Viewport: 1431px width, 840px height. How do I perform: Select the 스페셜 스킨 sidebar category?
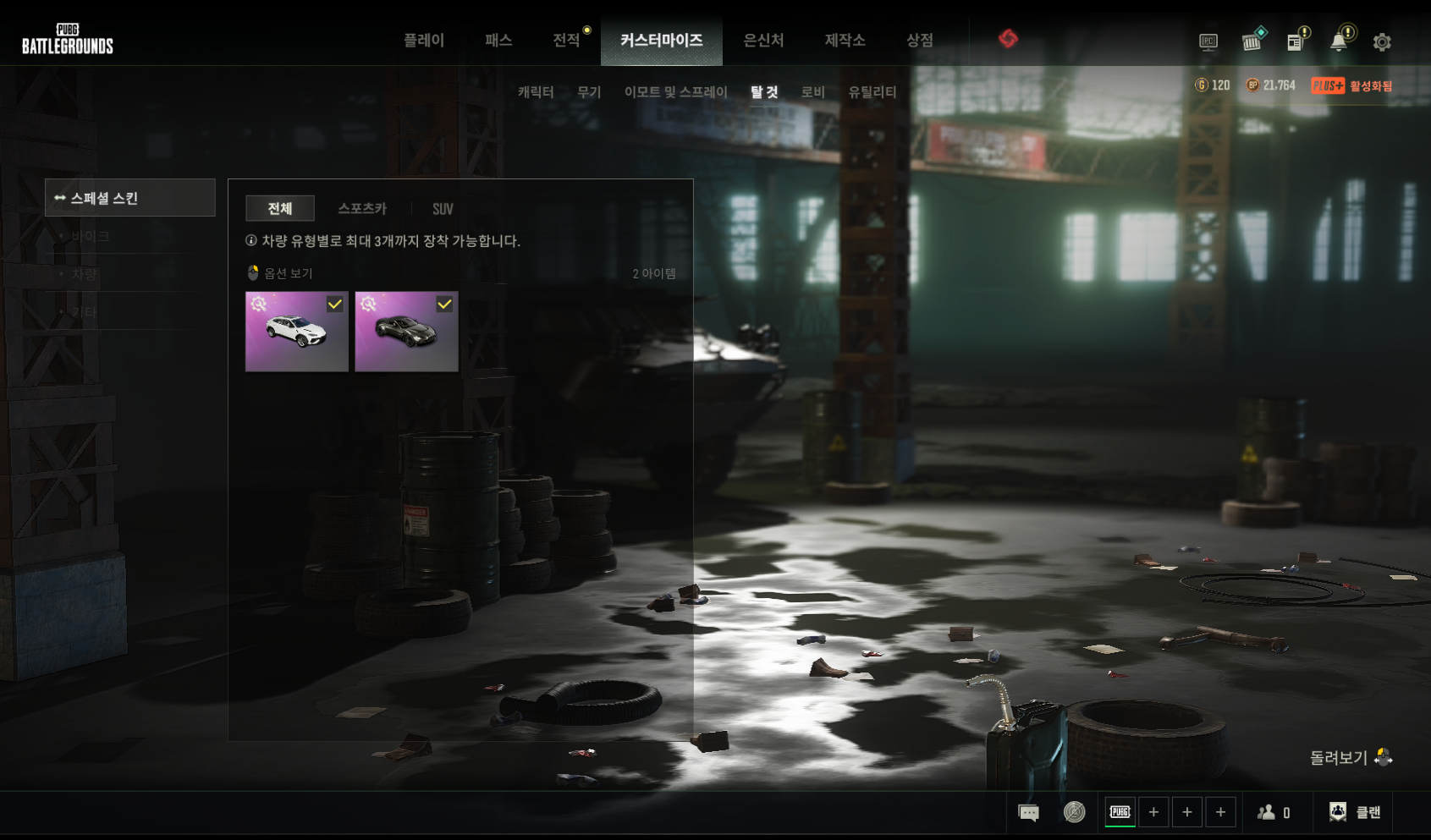click(x=130, y=198)
